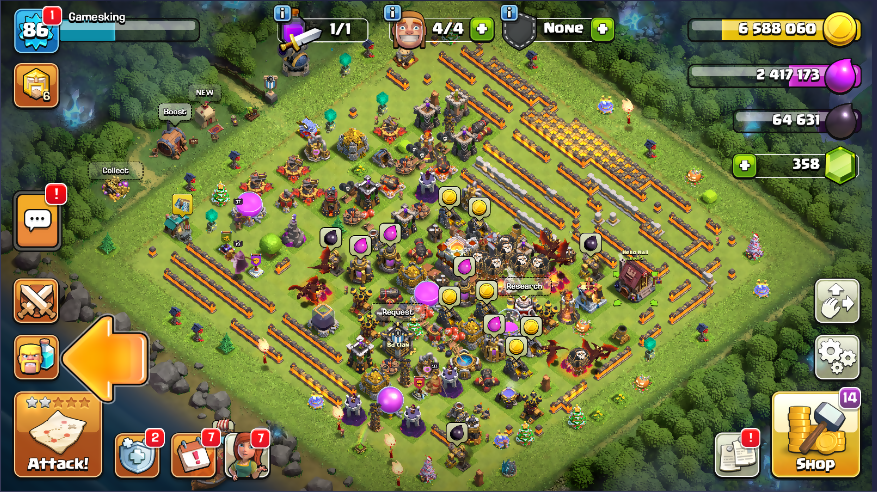Show info for the shield status

pyautogui.click(x=510, y=13)
